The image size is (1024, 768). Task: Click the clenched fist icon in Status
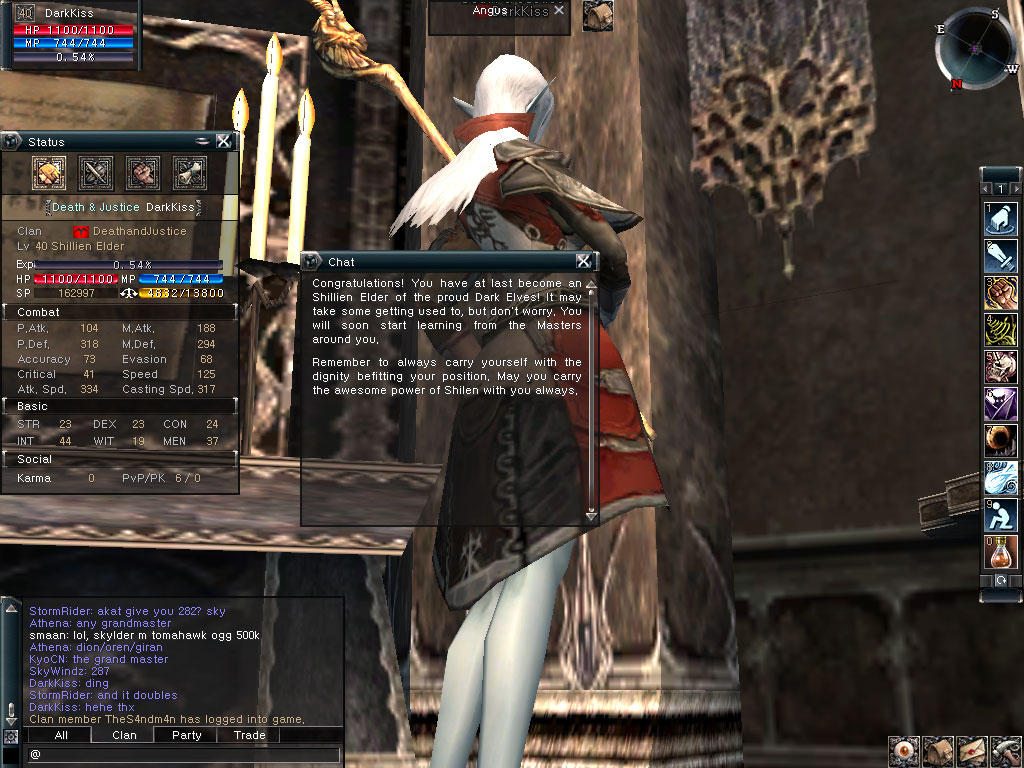coord(143,173)
